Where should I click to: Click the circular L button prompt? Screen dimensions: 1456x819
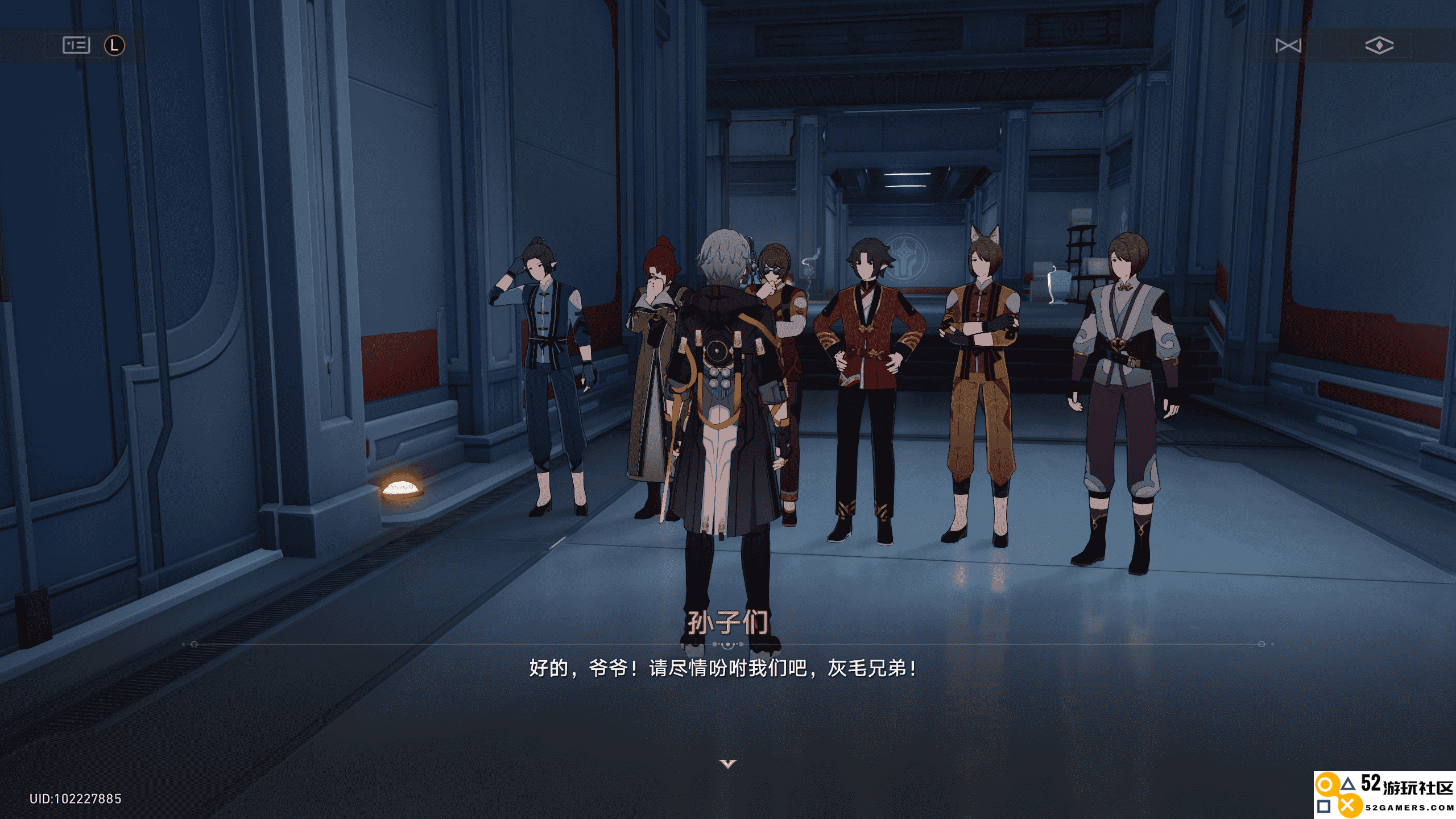click(114, 45)
